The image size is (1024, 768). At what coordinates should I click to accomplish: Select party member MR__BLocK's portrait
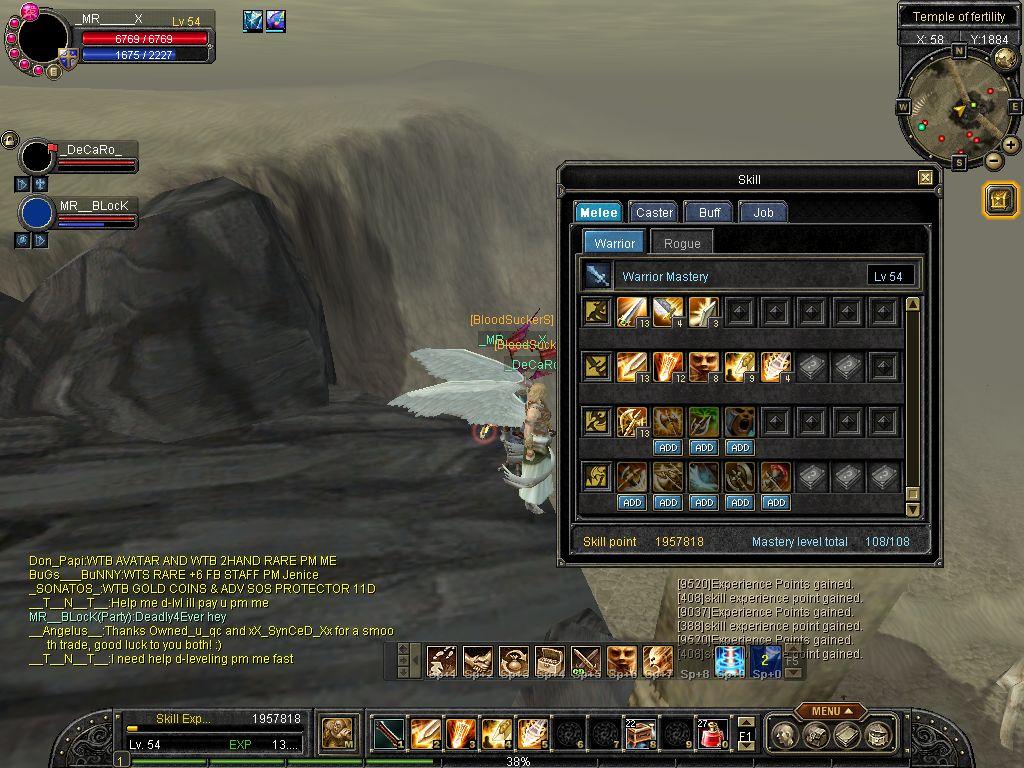click(37, 213)
